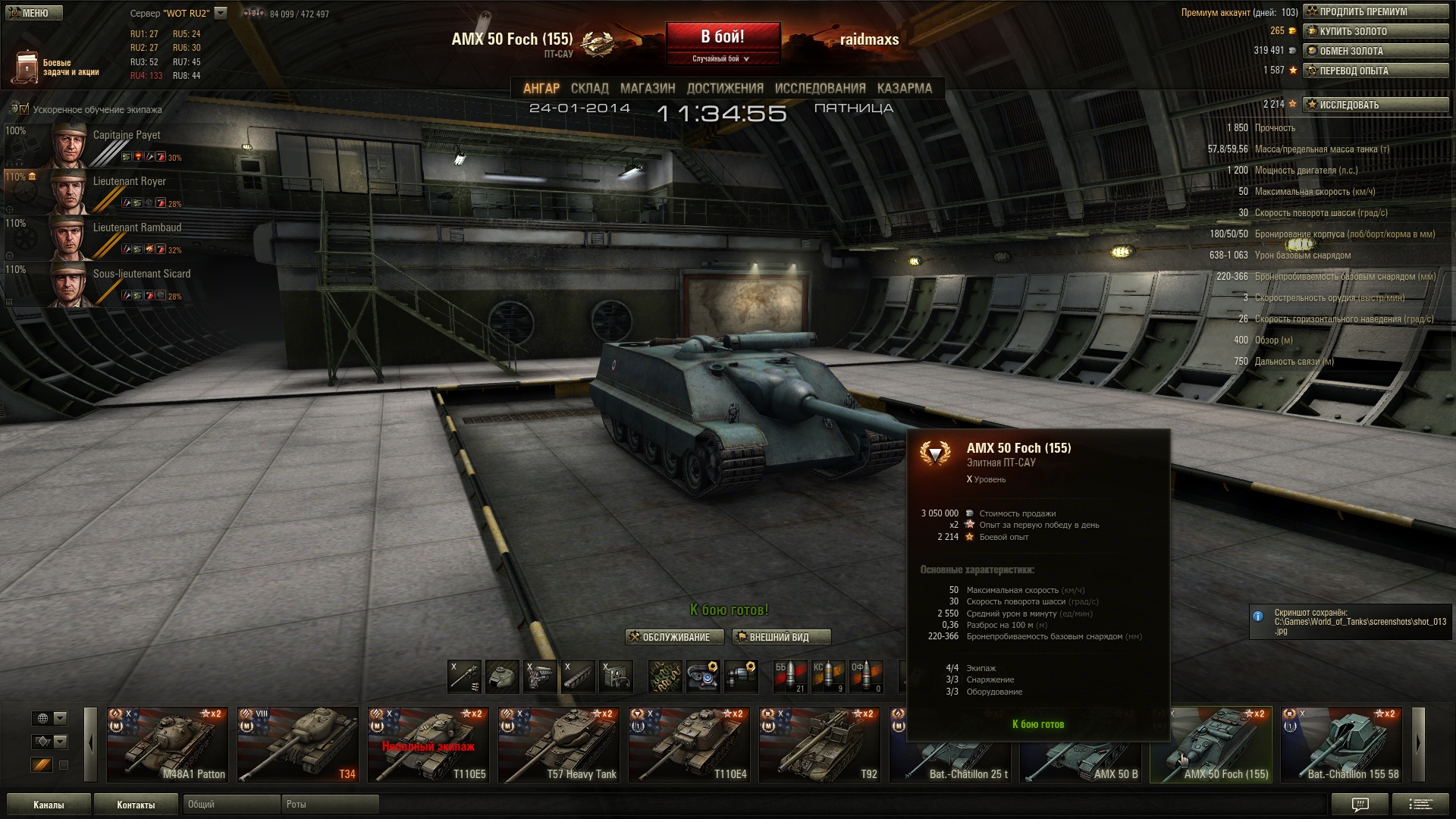Show the ИССЛЕДОВАНИЯ tab
Viewport: 1456px width, 819px height.
pos(820,89)
